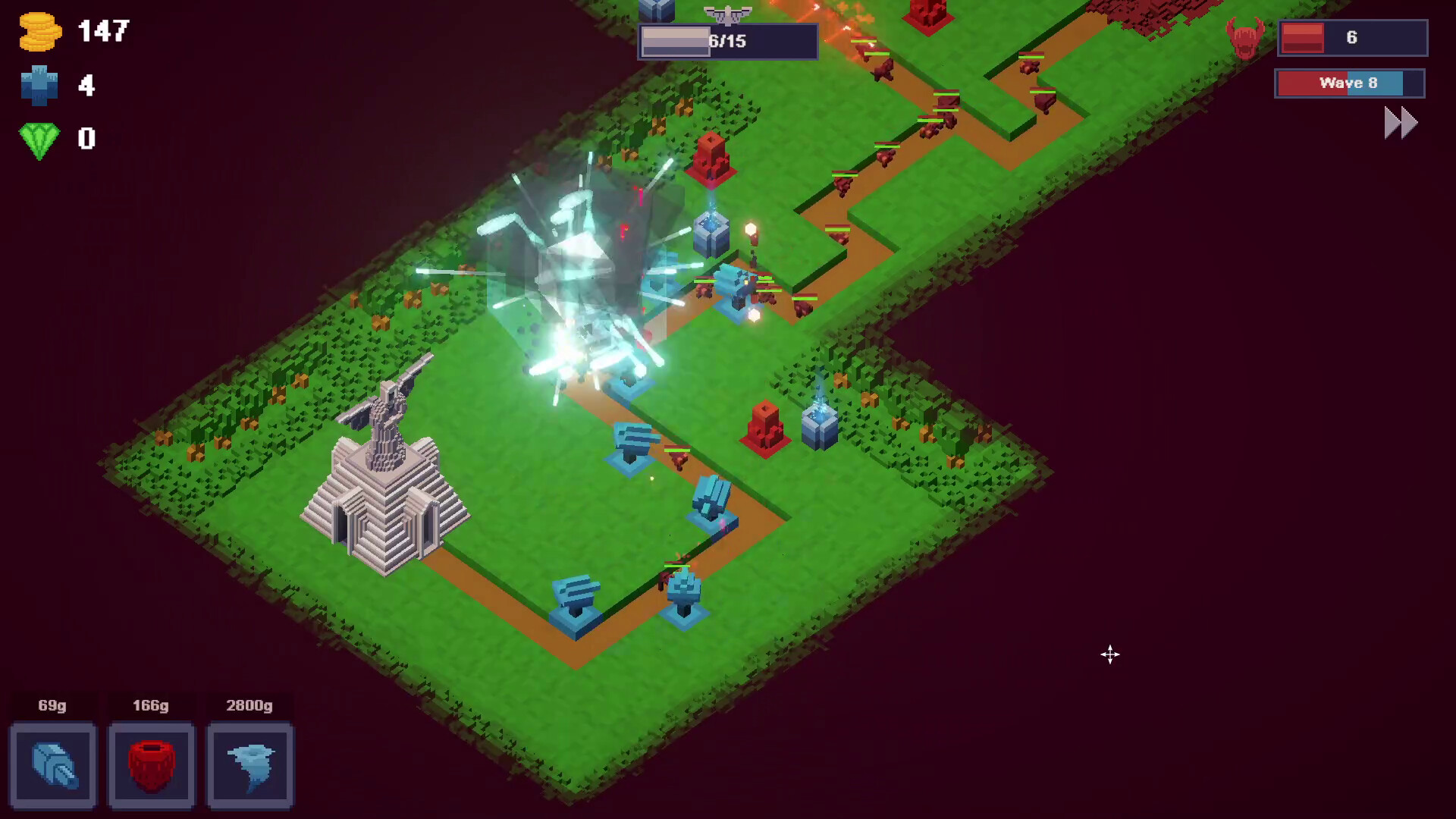Click the gold coins icon showing 147
The width and height of the screenshot is (1456, 819).
tap(42, 32)
